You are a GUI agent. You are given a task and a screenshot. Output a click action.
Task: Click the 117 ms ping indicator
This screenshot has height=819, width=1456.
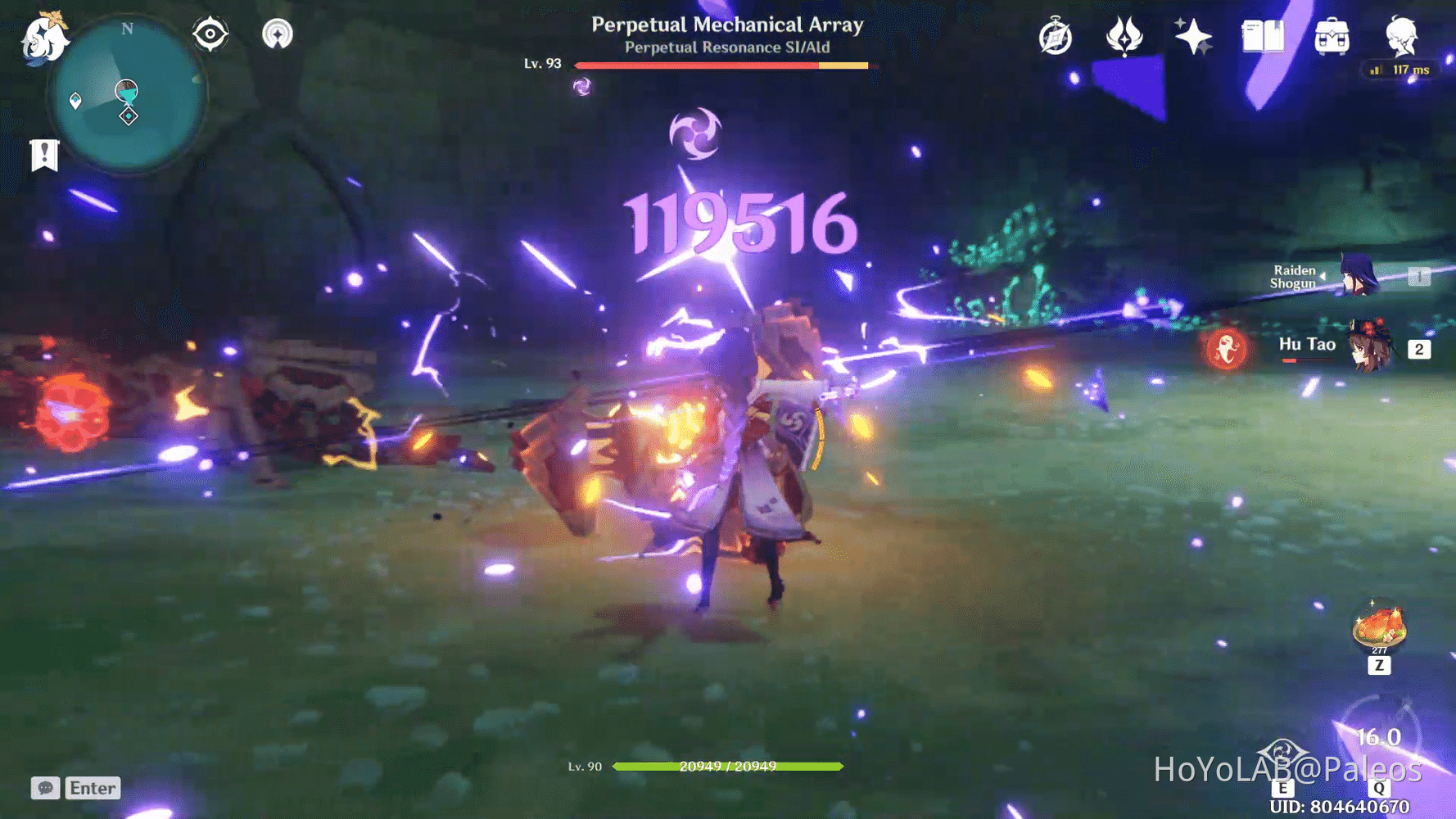coord(1401,70)
